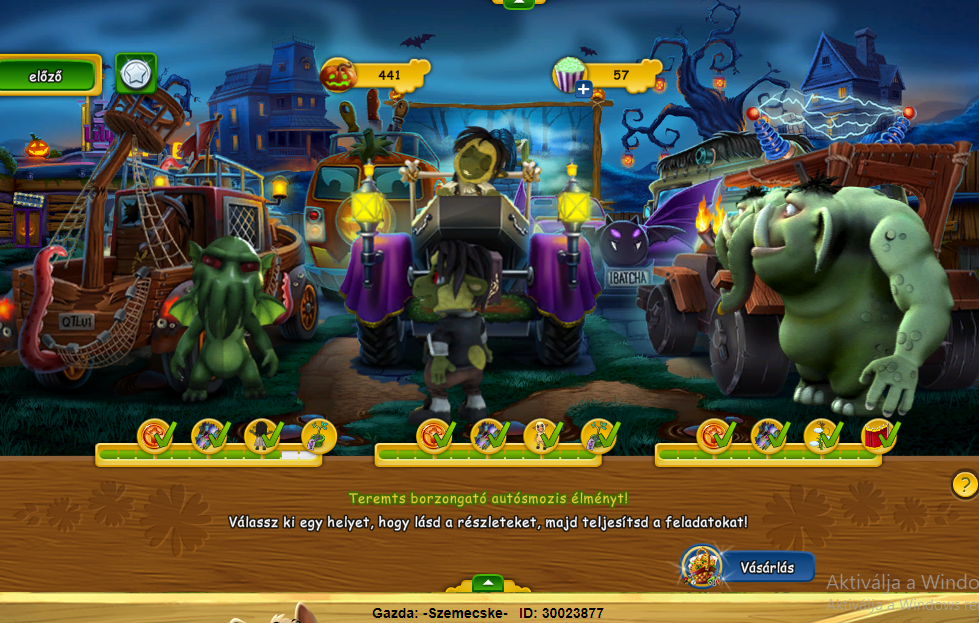Open the Vásárlás shop button
This screenshot has height=623, width=979.
tap(765, 567)
